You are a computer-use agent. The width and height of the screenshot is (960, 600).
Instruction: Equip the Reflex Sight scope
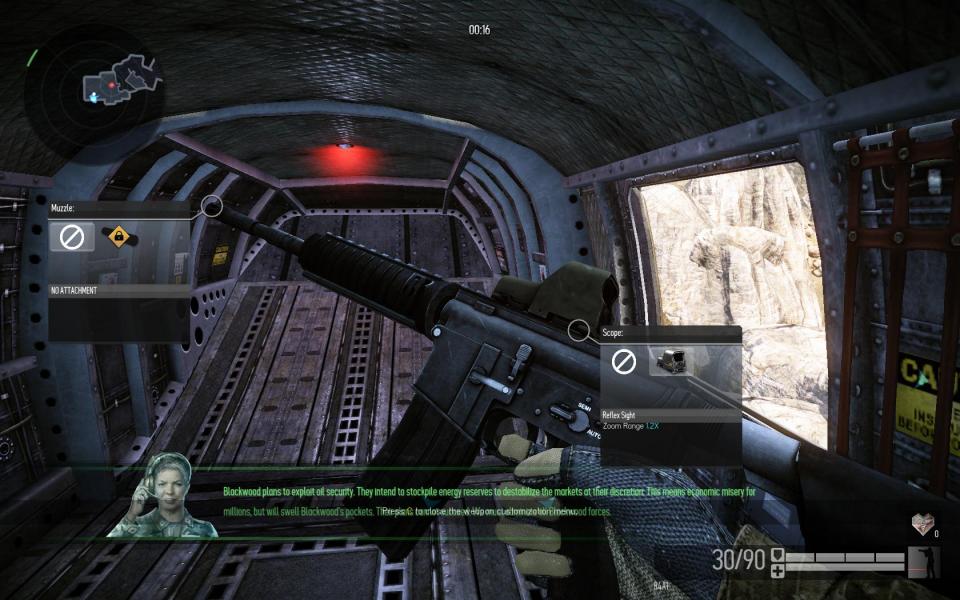(671, 362)
